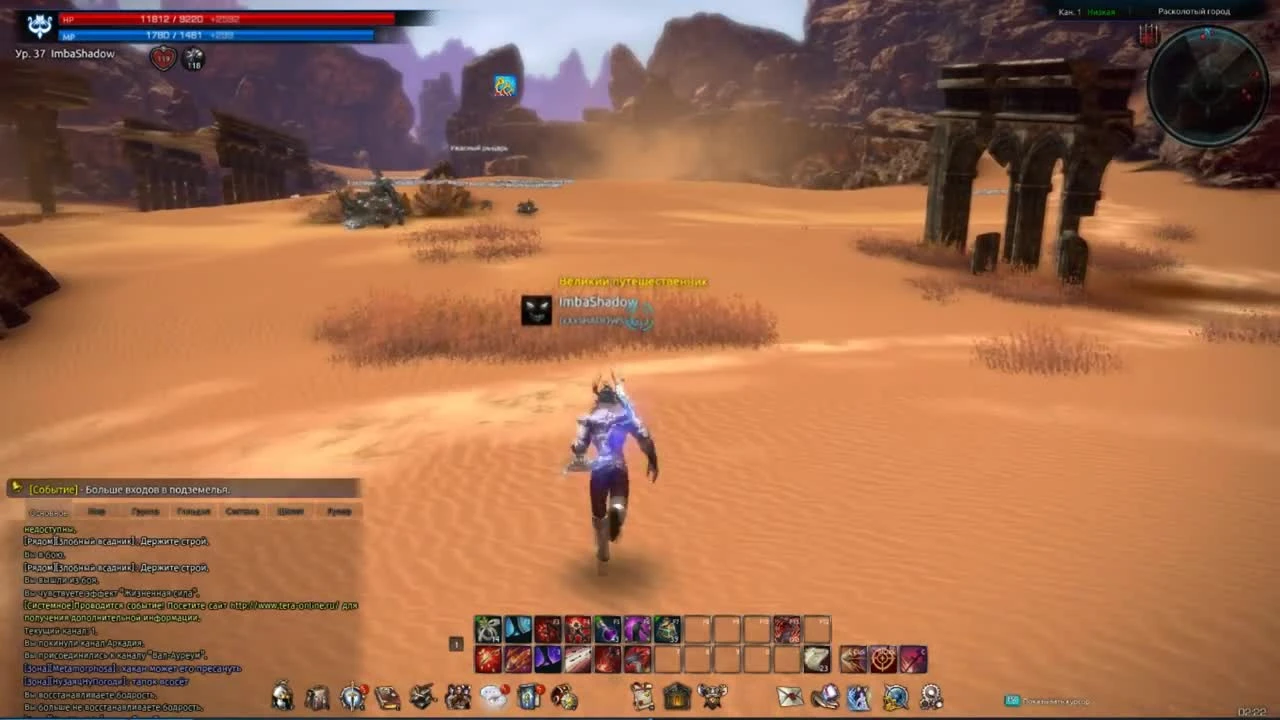Switch to the Гильдия chat tab
The height and width of the screenshot is (720, 1280).
point(193,511)
